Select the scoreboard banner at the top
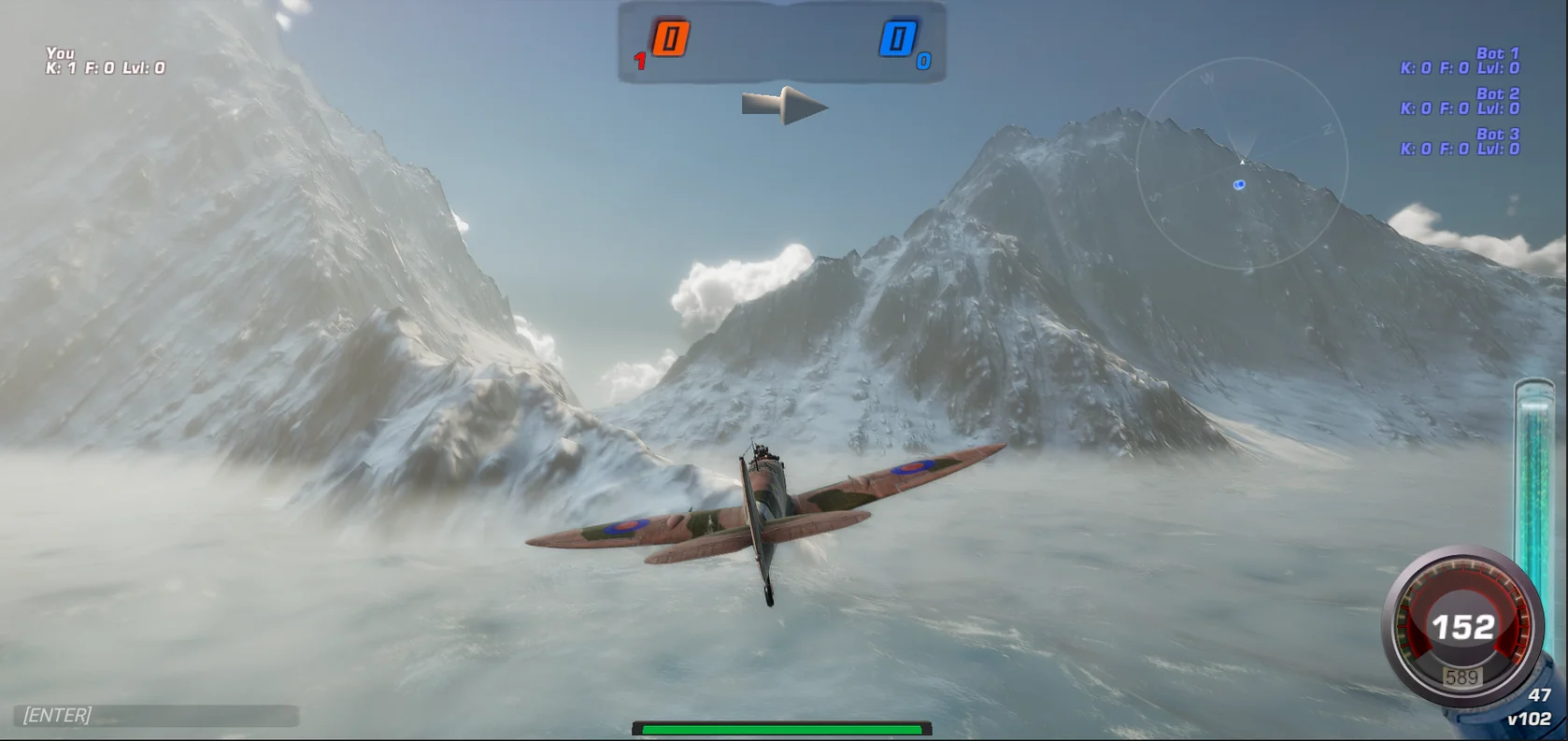 [785, 42]
